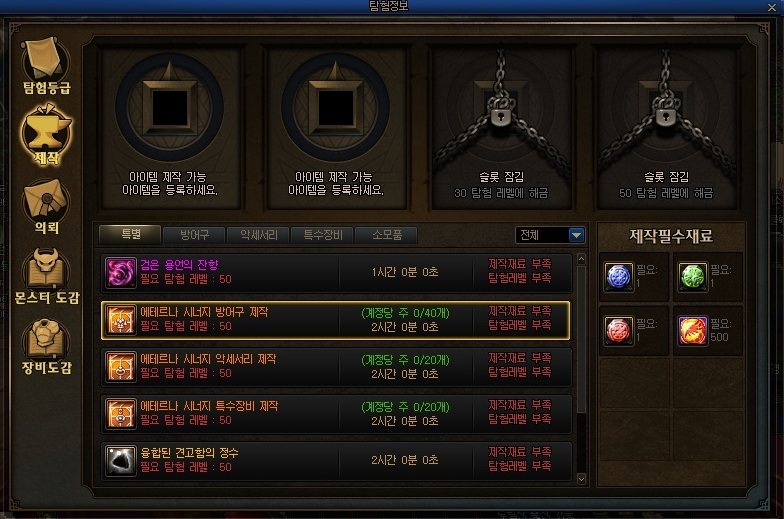Switch to the 특별 tab
The image size is (784, 519).
coord(130,235)
